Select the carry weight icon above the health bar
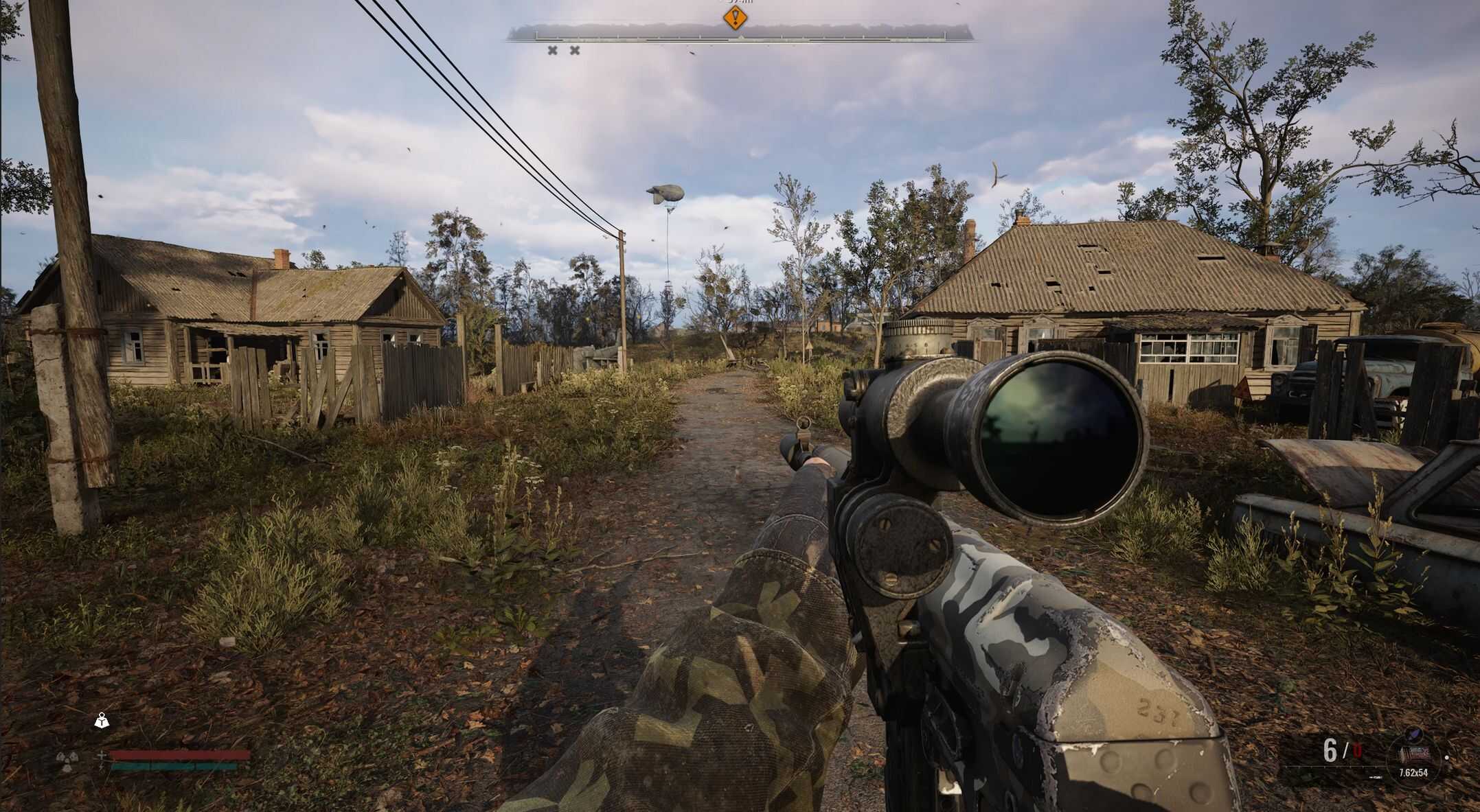The width and height of the screenshot is (1480, 812). 102,720
